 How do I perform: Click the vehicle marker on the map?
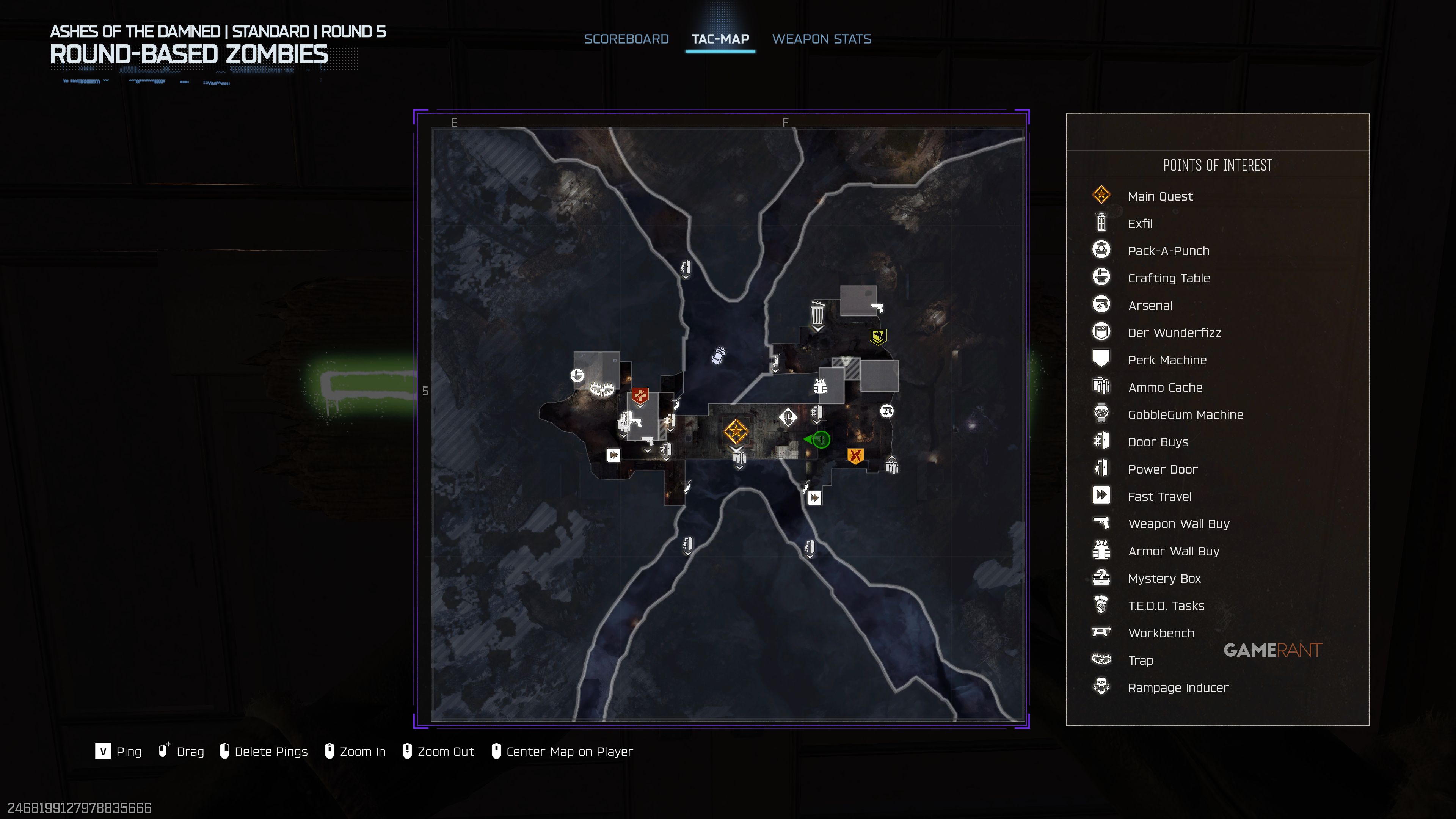click(719, 356)
